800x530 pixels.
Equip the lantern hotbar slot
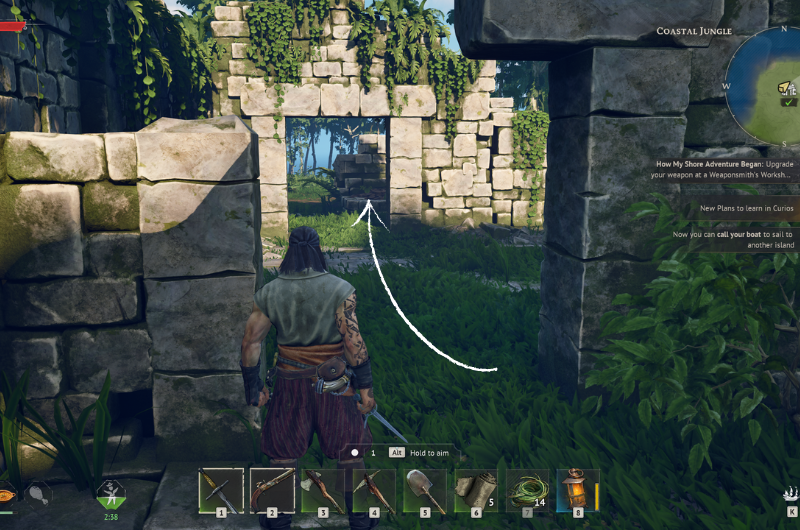pos(578,491)
